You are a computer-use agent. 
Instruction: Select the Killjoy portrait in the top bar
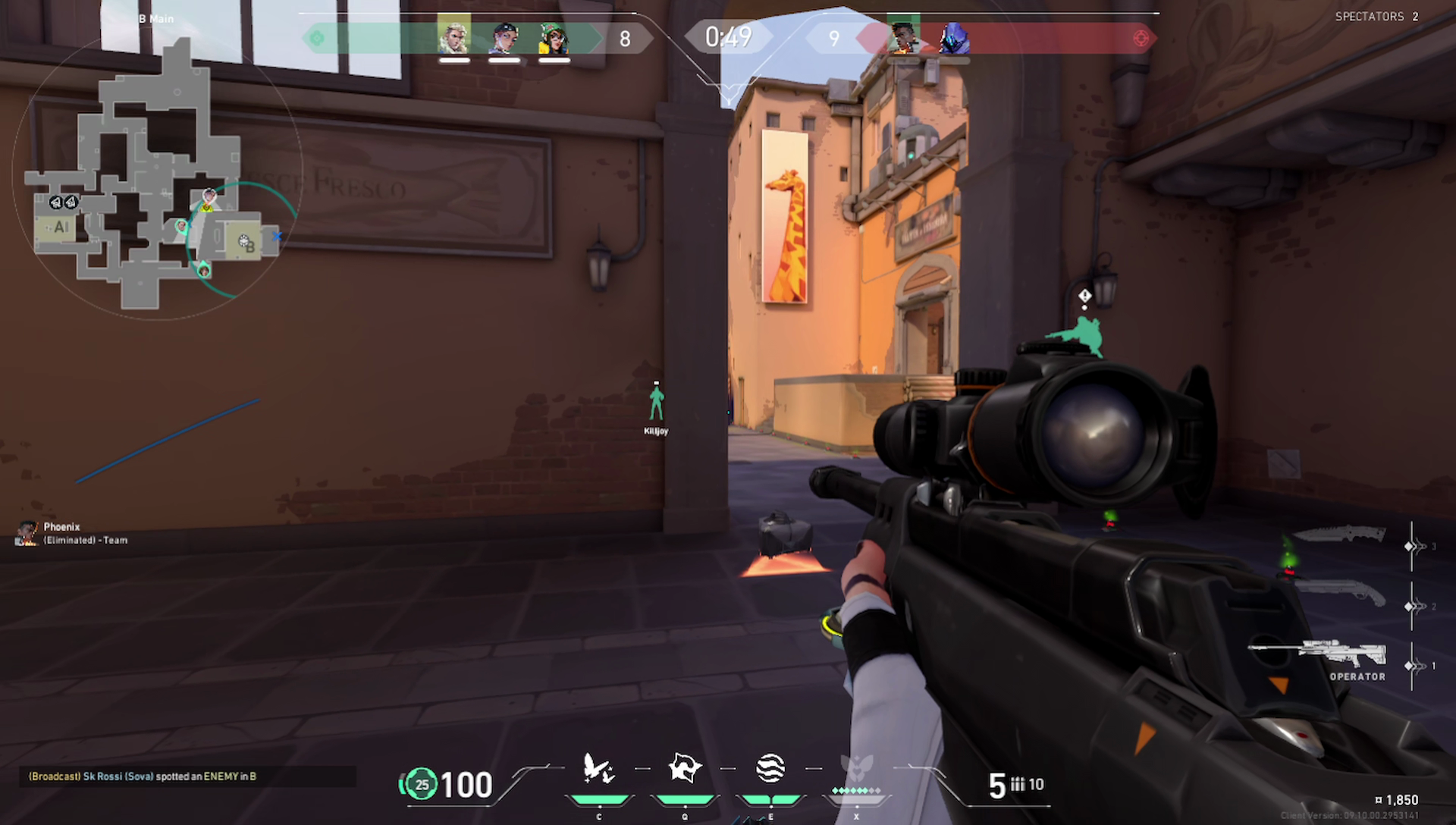(x=554, y=38)
